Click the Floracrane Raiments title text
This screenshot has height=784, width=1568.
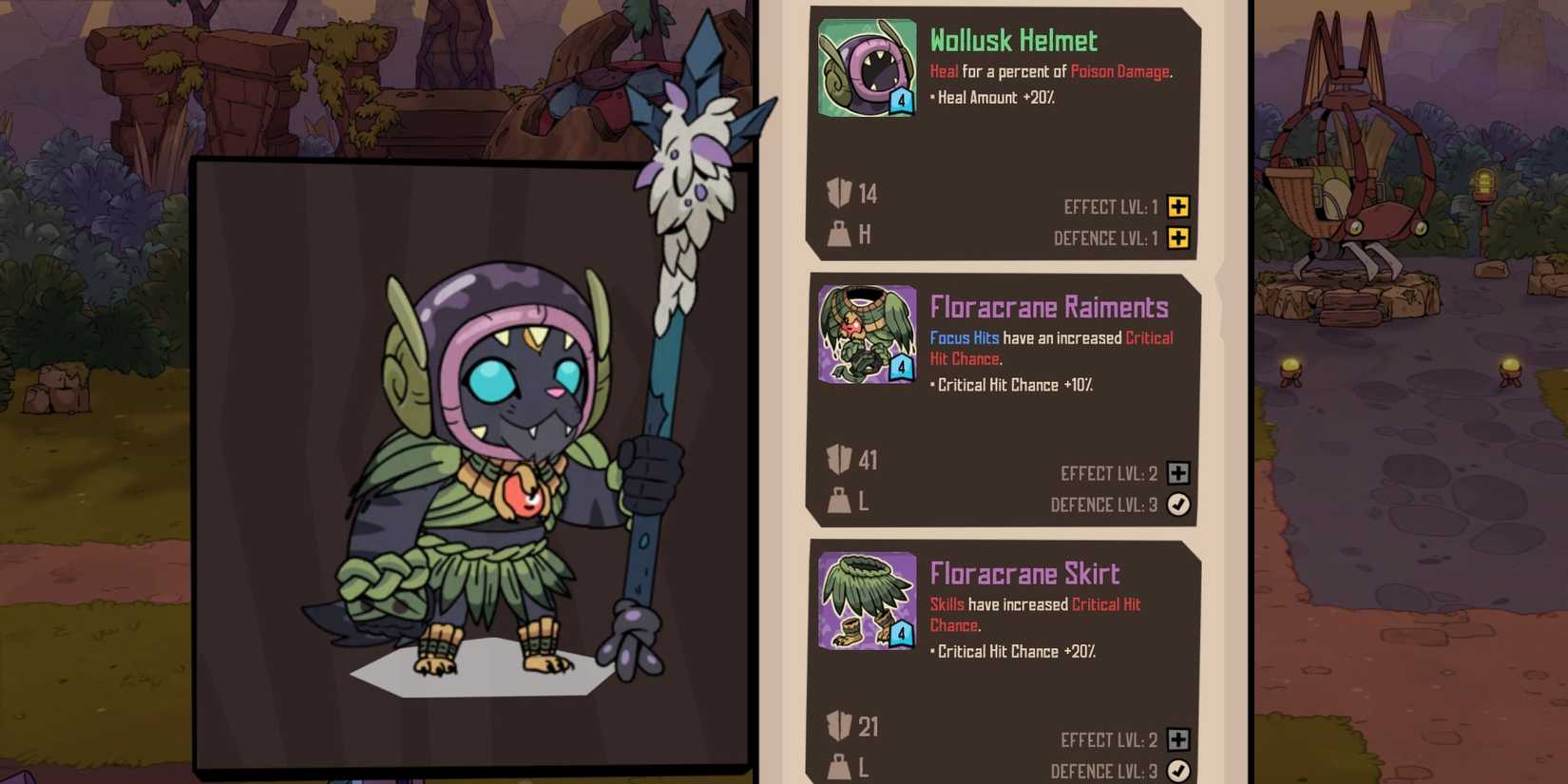(1048, 307)
